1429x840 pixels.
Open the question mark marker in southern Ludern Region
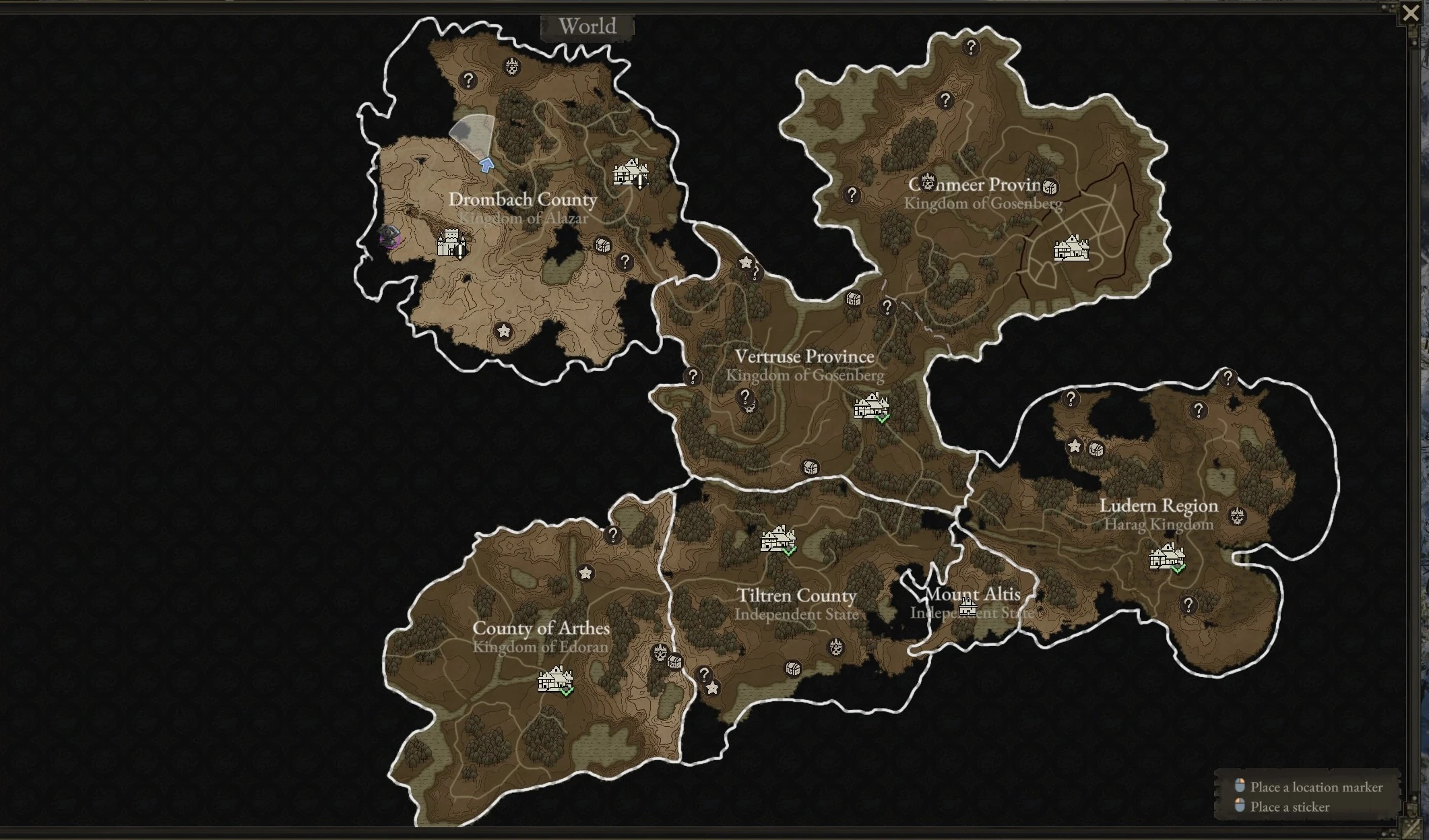coord(1190,604)
